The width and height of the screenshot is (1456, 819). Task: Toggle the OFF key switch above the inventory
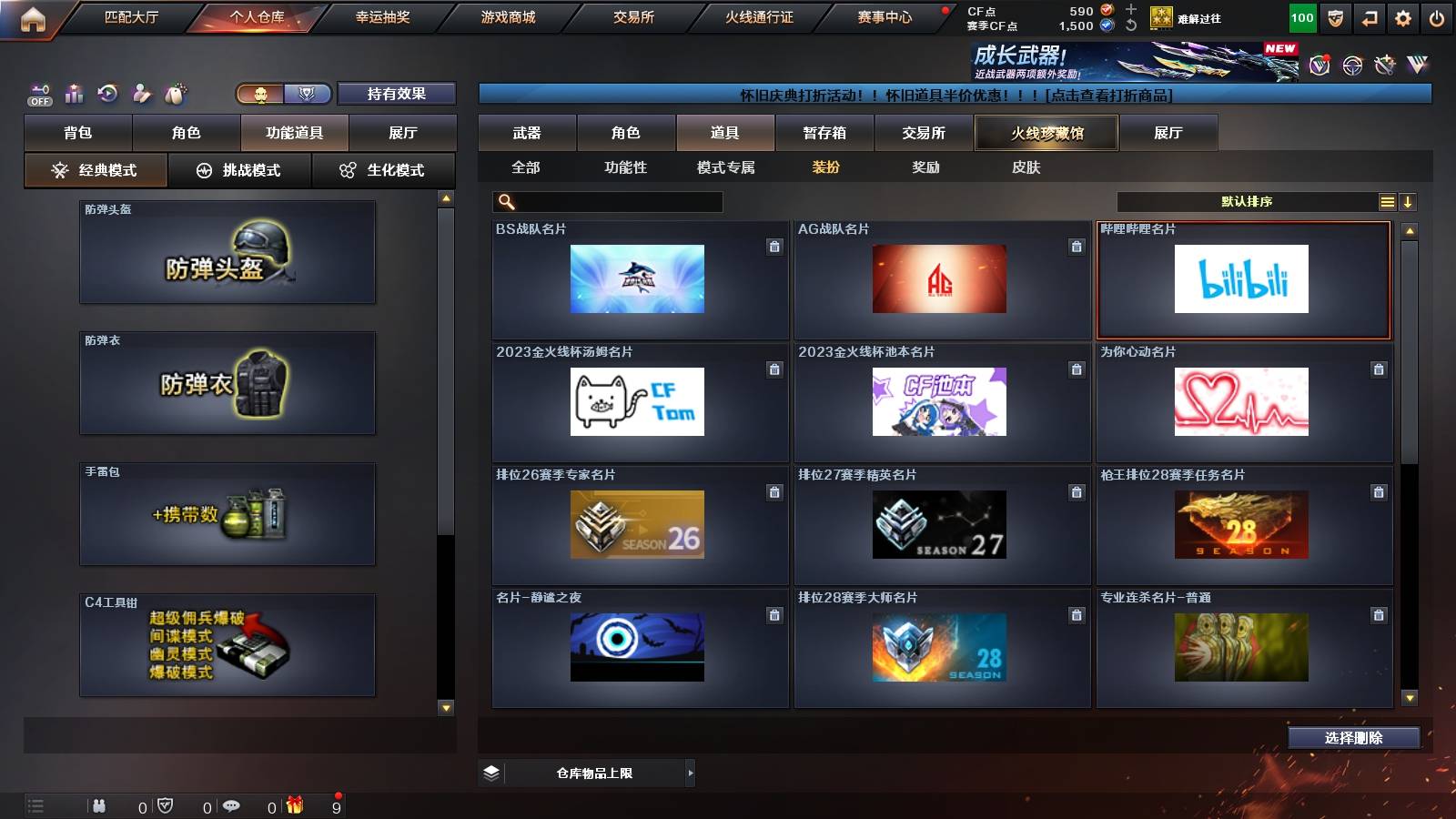38,92
